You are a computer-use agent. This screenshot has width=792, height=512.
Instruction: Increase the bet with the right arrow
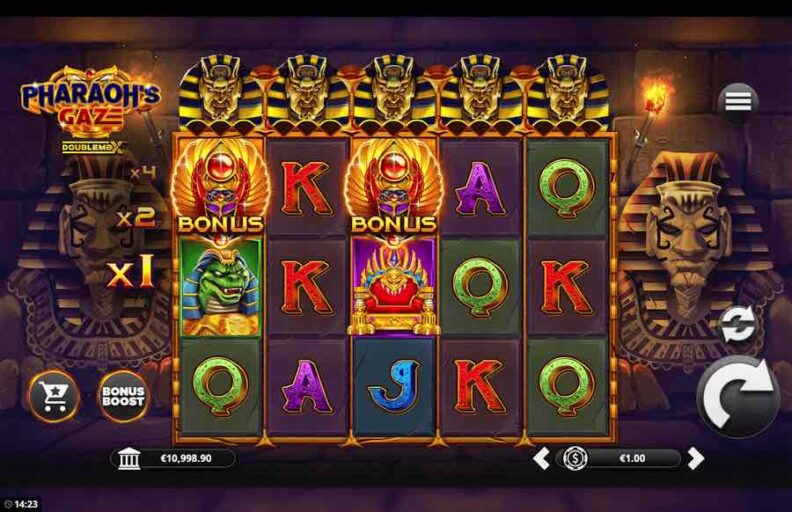tap(696, 459)
